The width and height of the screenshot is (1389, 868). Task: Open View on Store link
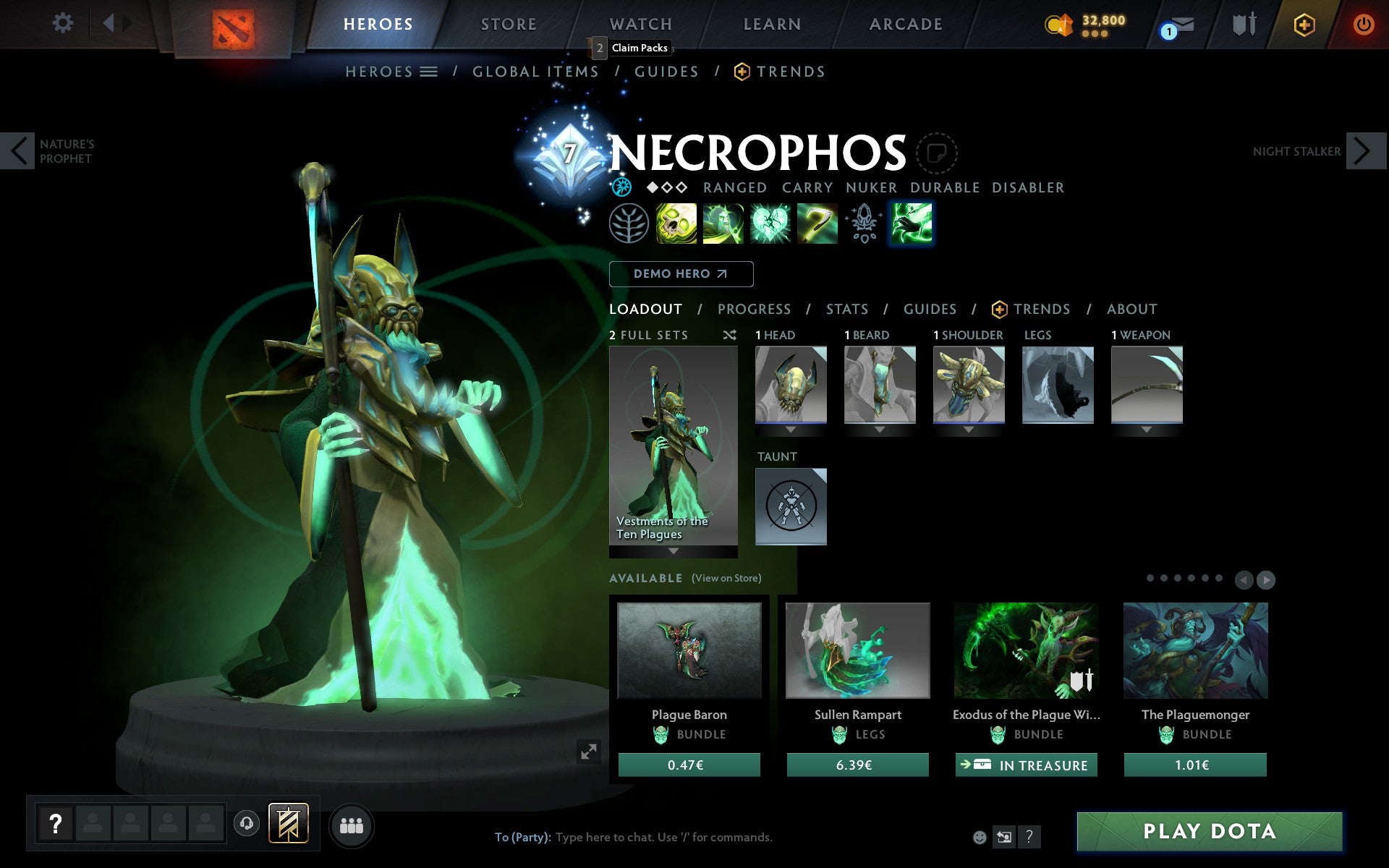726,578
